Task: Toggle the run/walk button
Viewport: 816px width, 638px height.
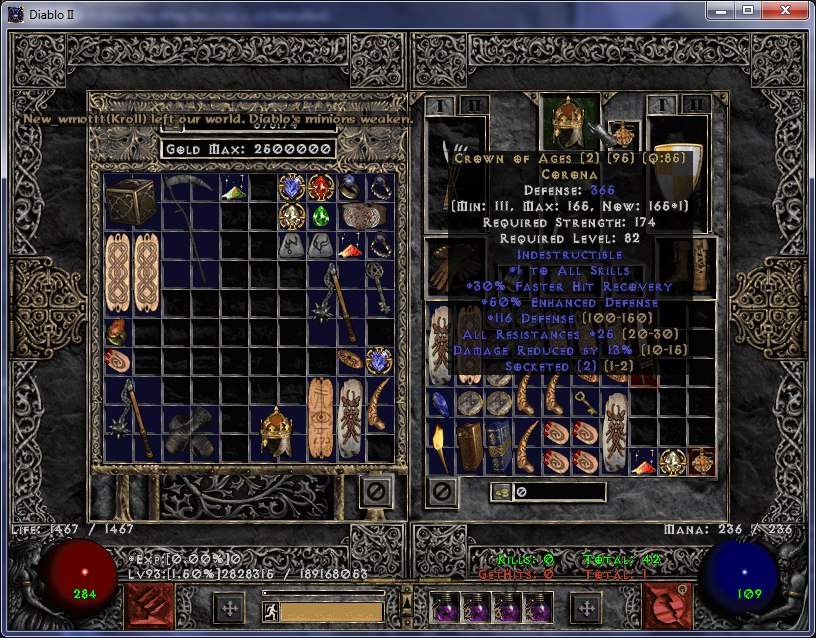Action: pyautogui.click(x=269, y=610)
